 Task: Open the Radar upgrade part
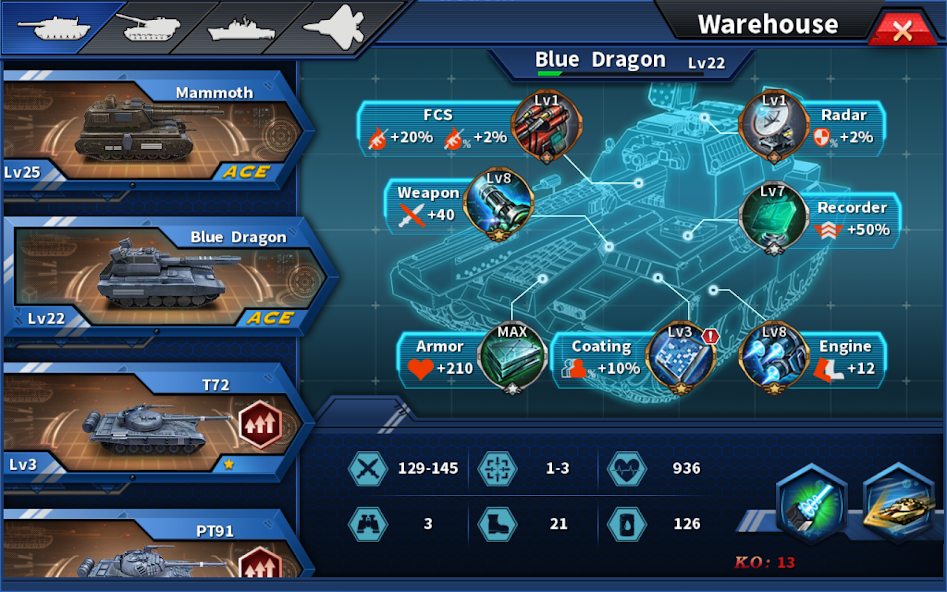(x=773, y=127)
